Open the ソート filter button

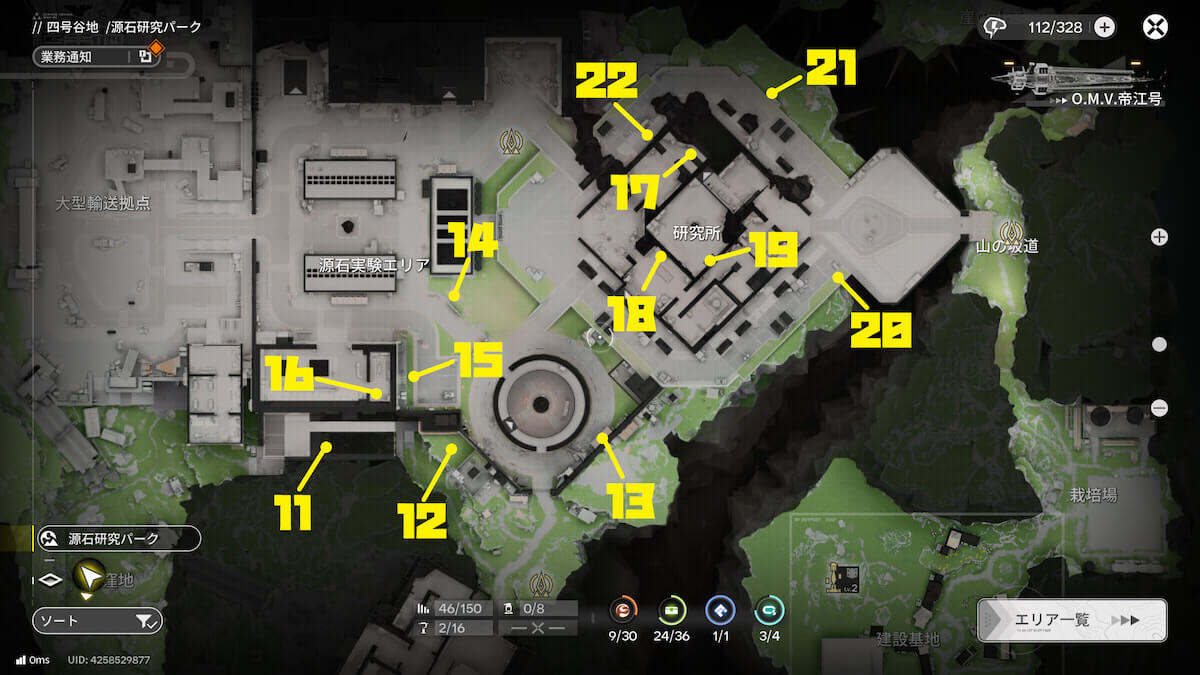[97, 621]
